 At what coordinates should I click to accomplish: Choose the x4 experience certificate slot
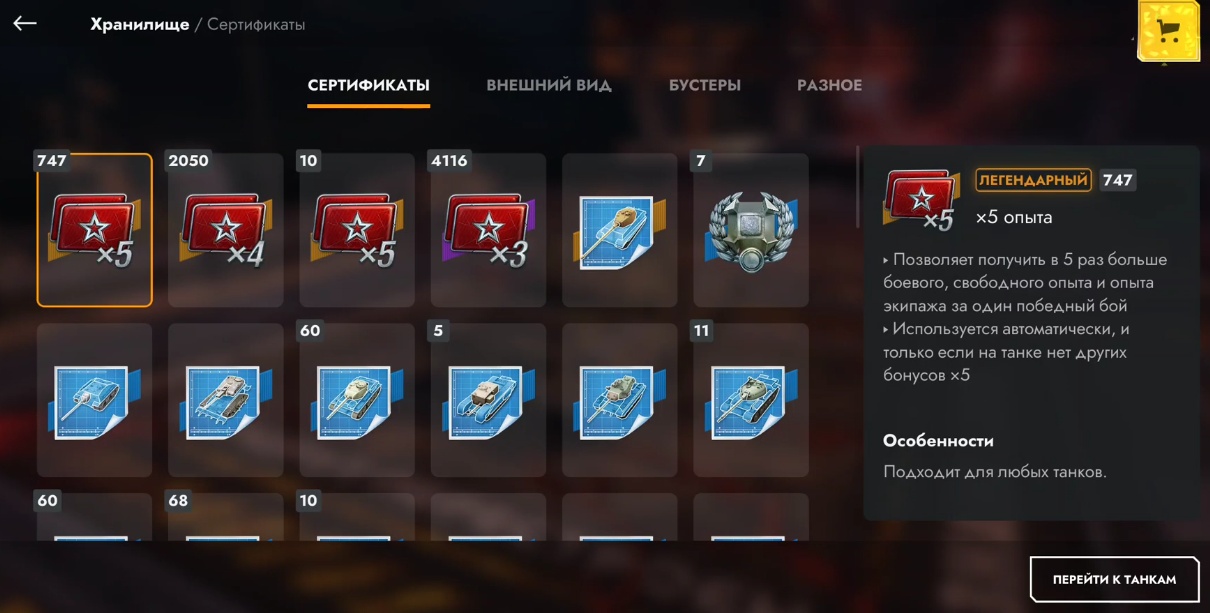(226, 230)
